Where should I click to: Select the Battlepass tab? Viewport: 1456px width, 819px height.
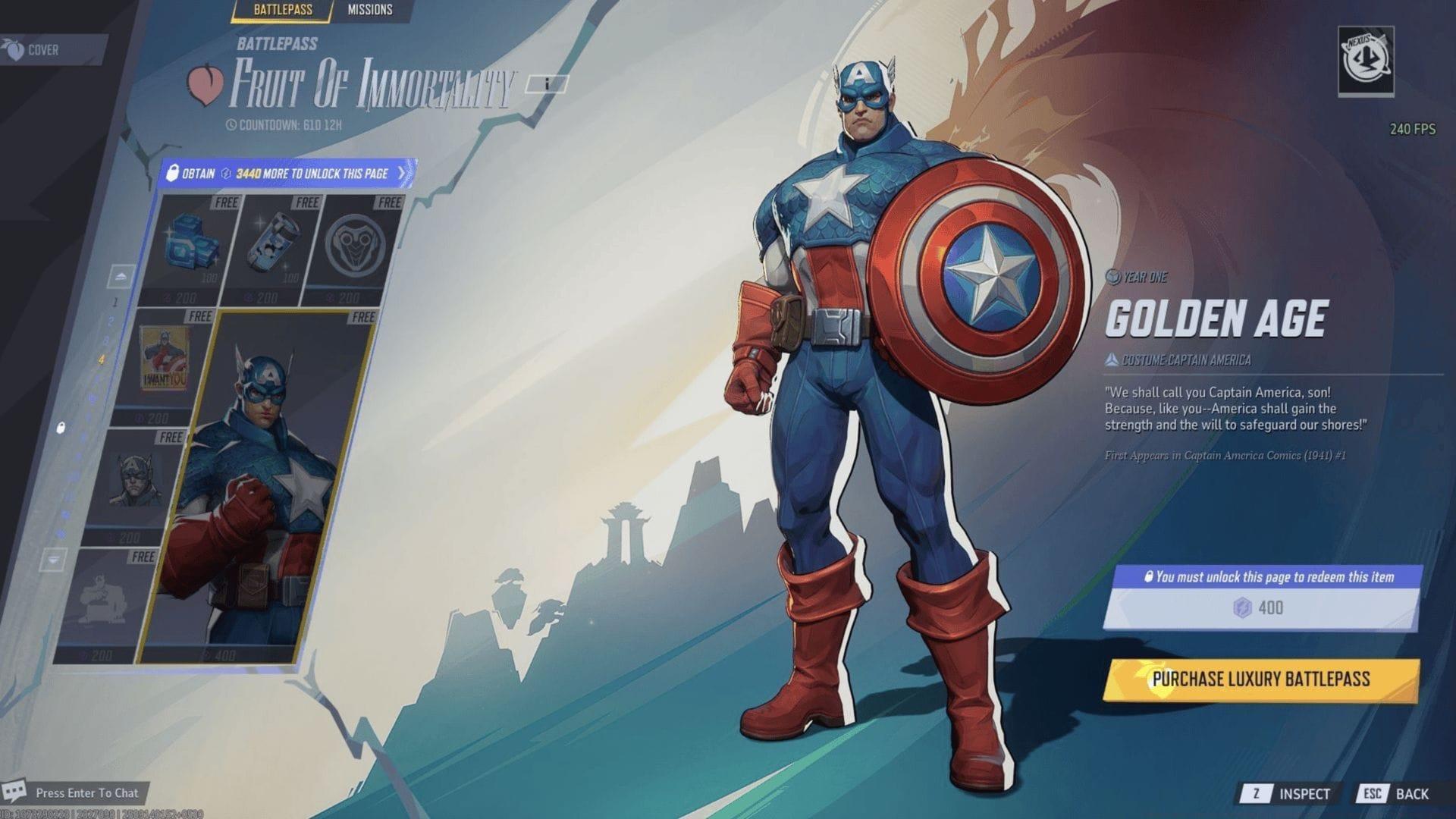pyautogui.click(x=281, y=10)
